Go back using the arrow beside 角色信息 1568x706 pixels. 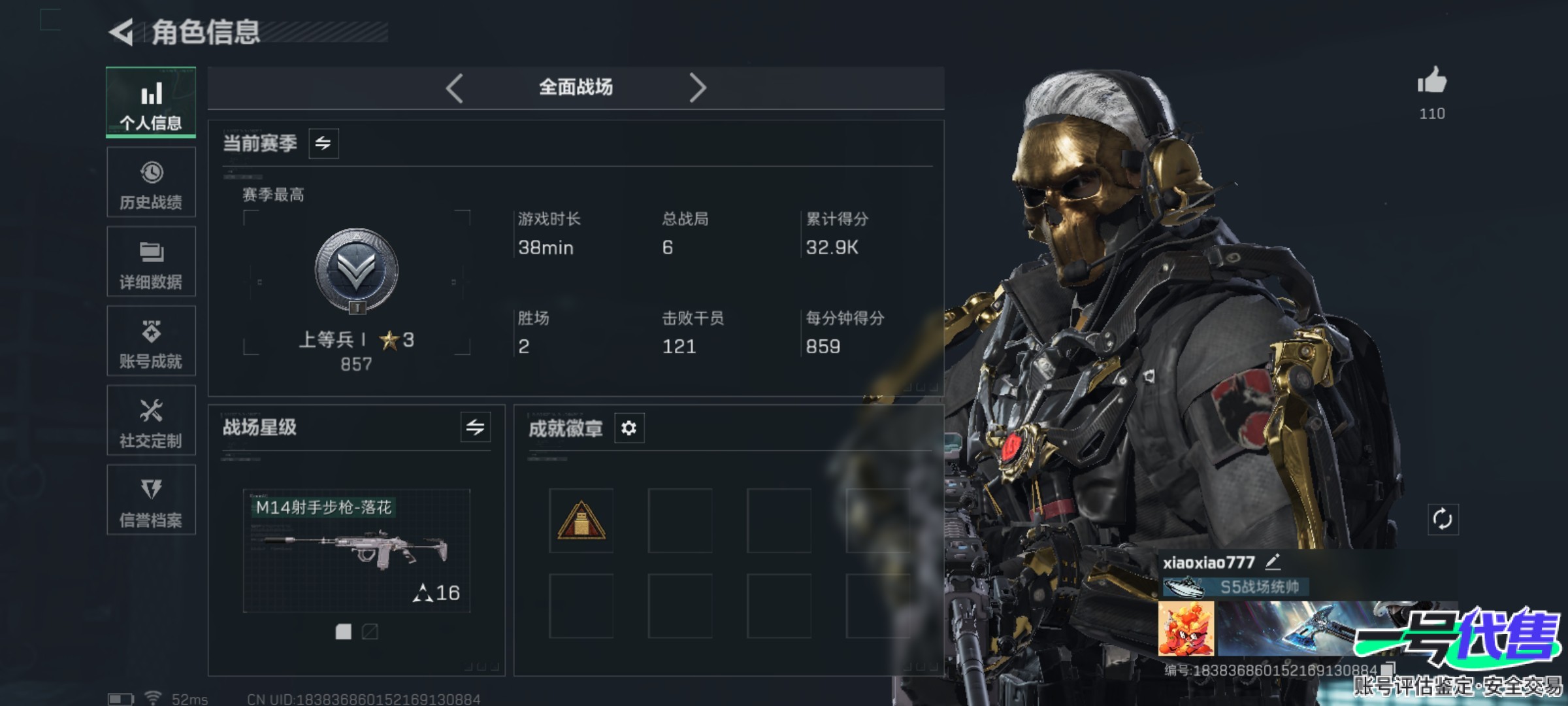pos(122,32)
